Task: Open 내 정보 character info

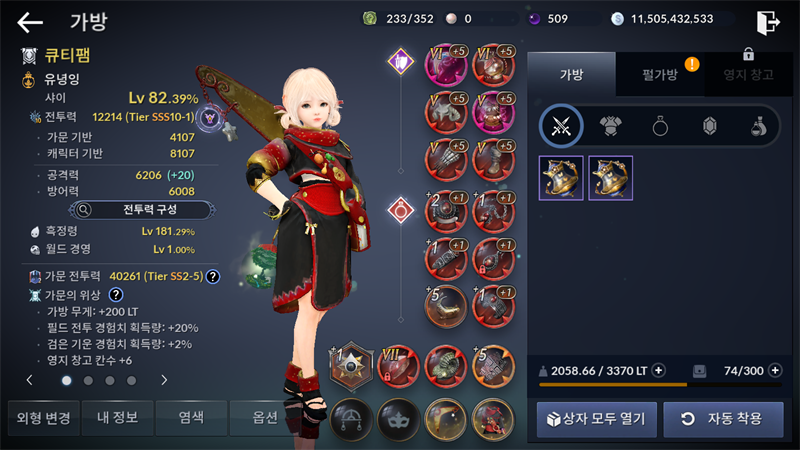Action: click(117, 418)
